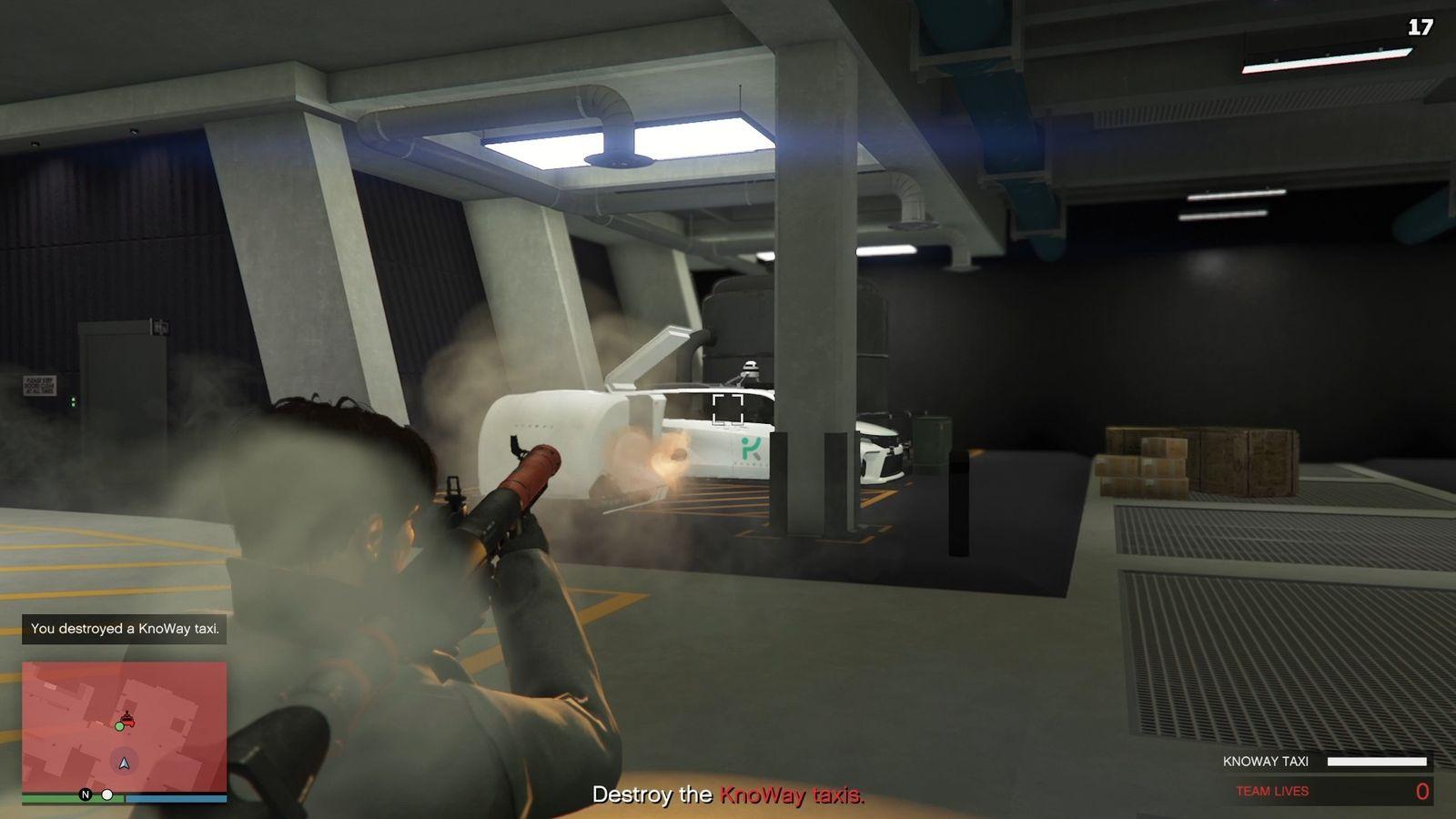Click the green circle objective blip

click(119, 727)
